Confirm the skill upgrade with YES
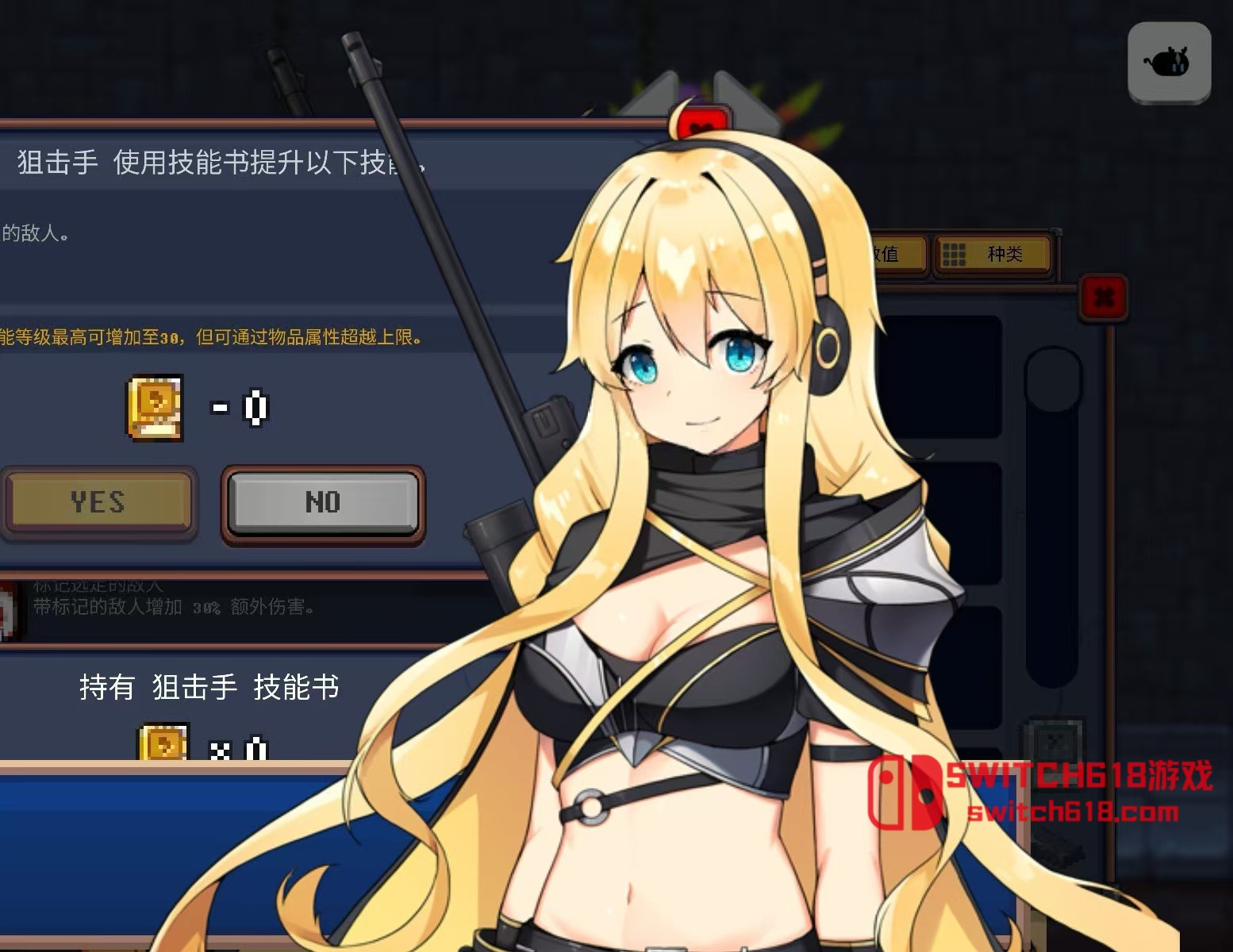Screen dimensions: 1233x952 click(100, 502)
